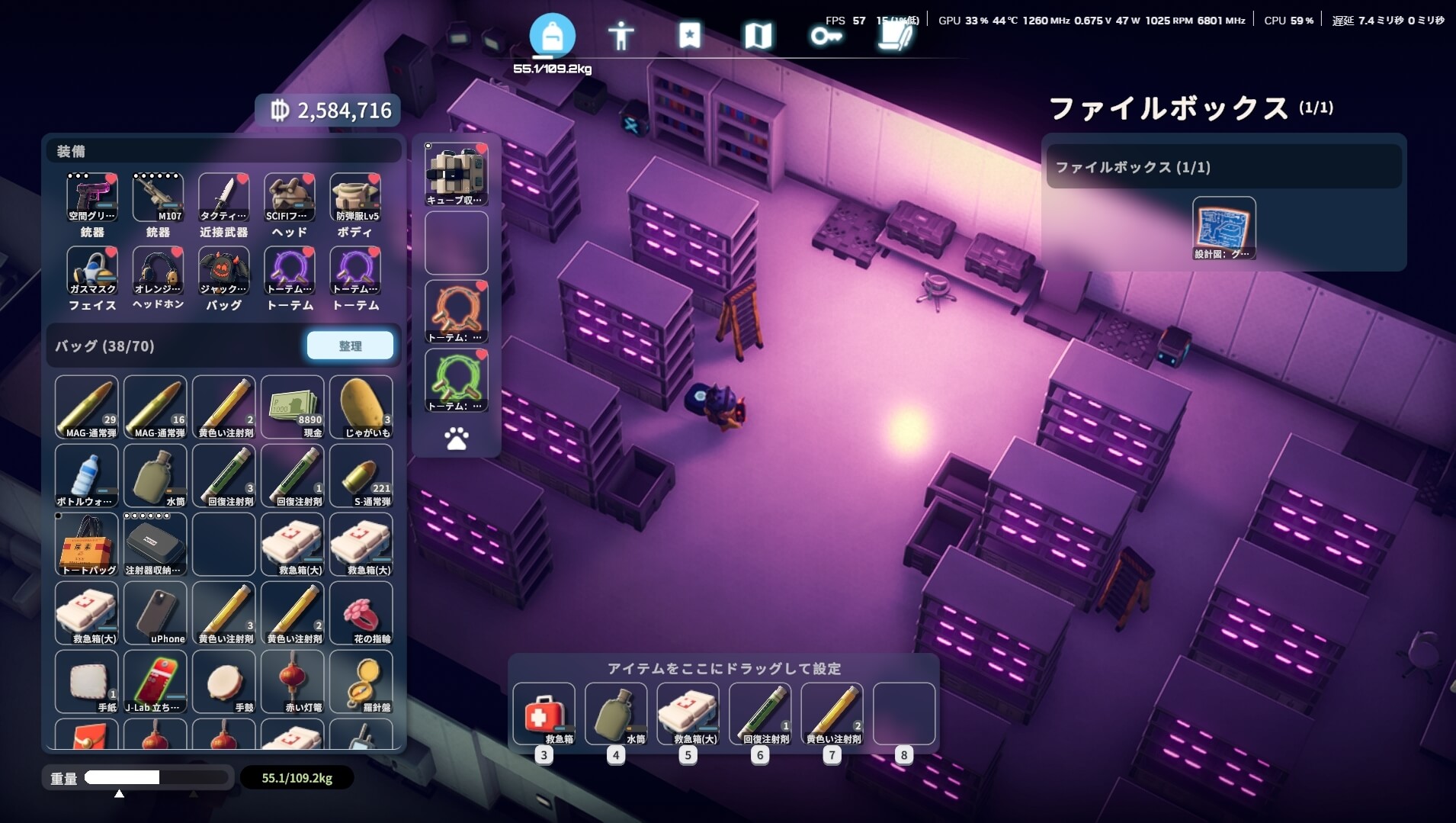Image resolution: width=1456 pixels, height=823 pixels.
Task: Select the equipped M107 gun slot
Action: 158,198
